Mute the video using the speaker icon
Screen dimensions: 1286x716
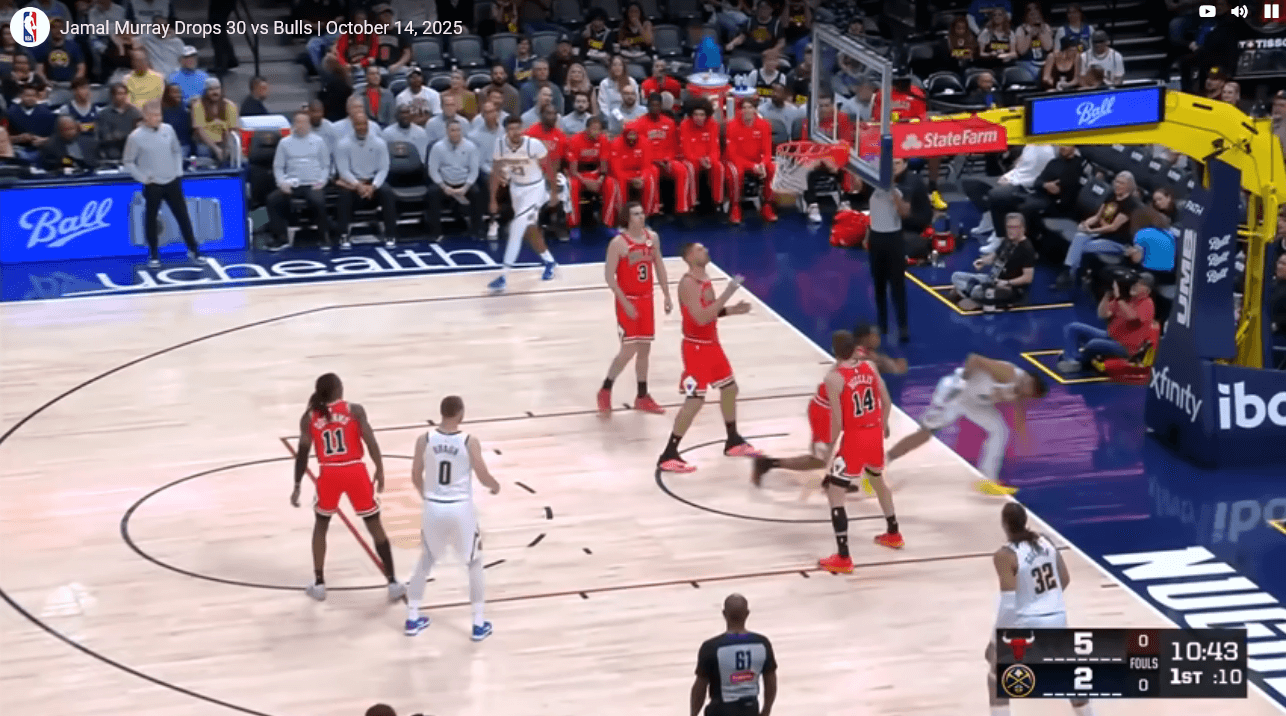click(1239, 12)
